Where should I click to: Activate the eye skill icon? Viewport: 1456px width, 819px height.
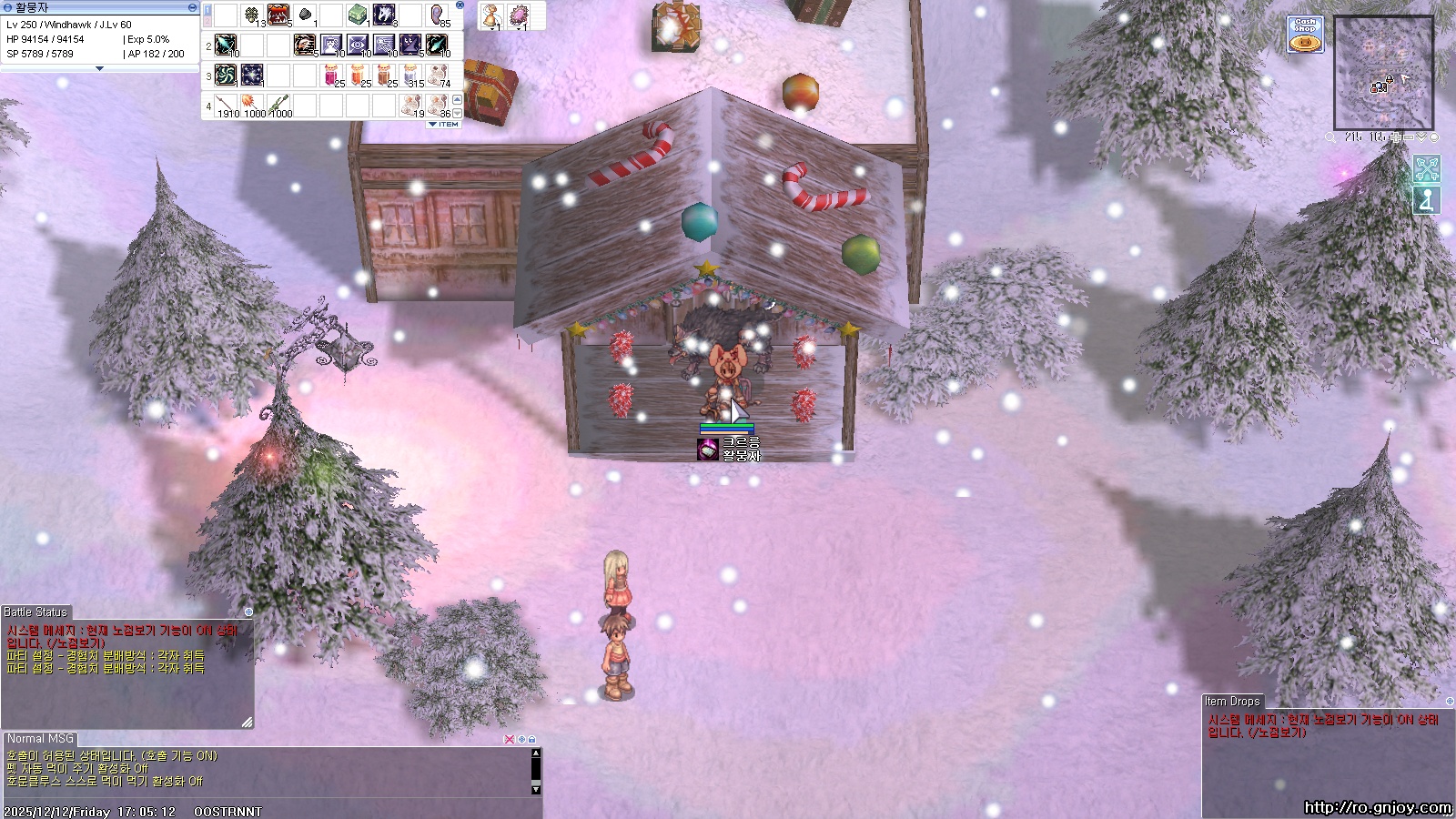[358, 45]
